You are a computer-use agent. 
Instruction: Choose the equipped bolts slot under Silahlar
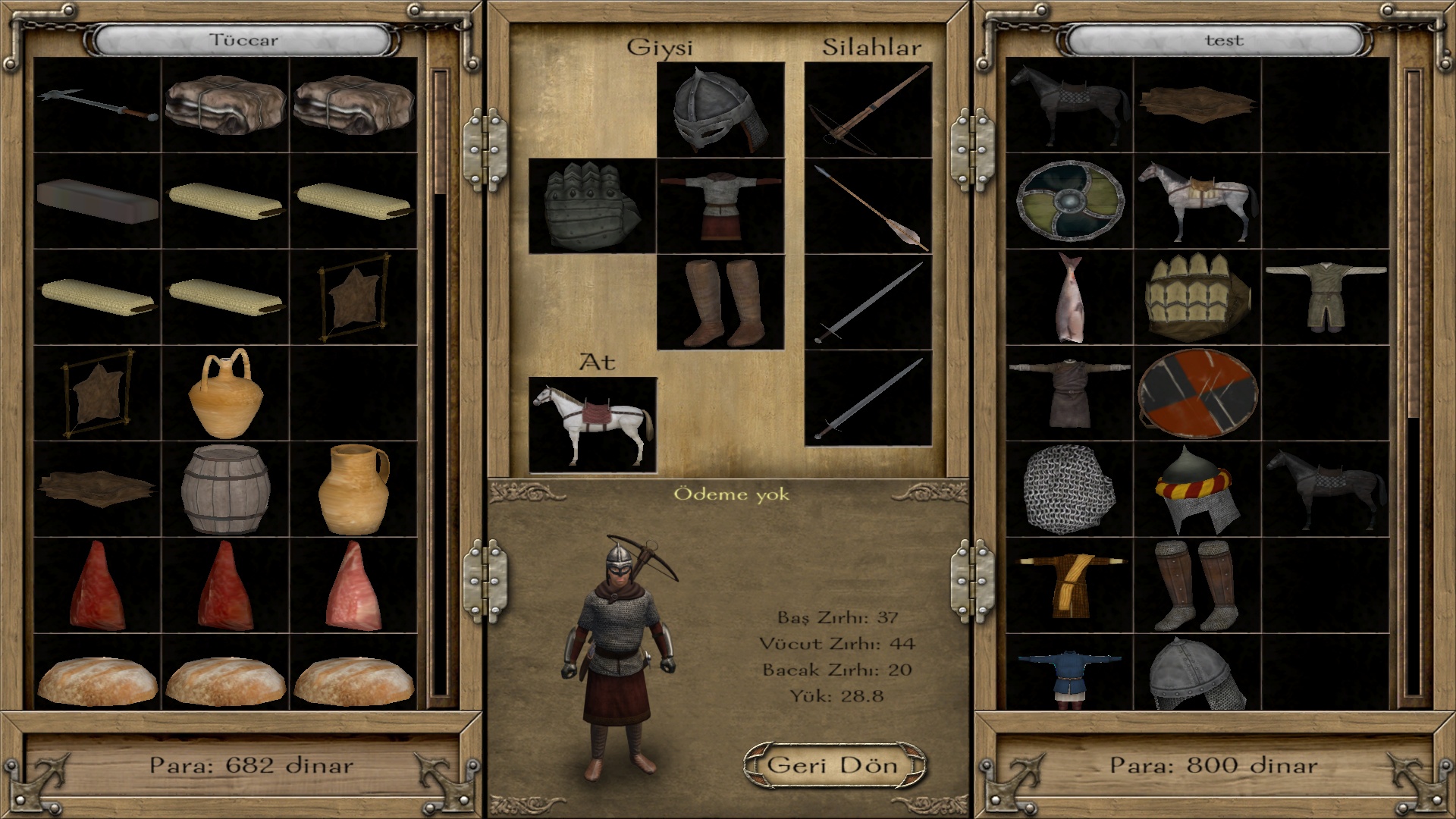pos(868,206)
